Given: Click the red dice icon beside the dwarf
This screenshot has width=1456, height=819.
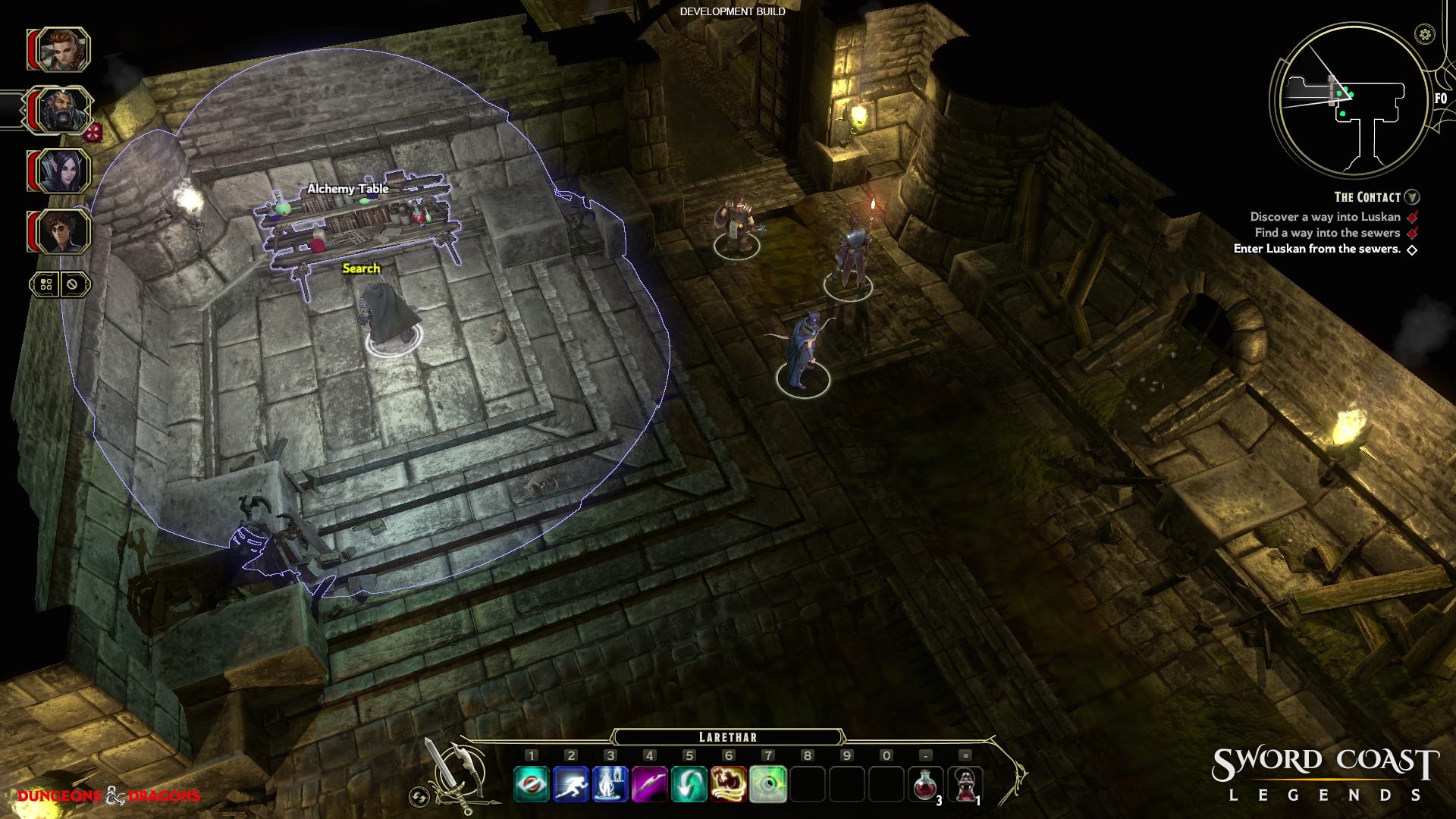Looking at the screenshot, I should 93,134.
